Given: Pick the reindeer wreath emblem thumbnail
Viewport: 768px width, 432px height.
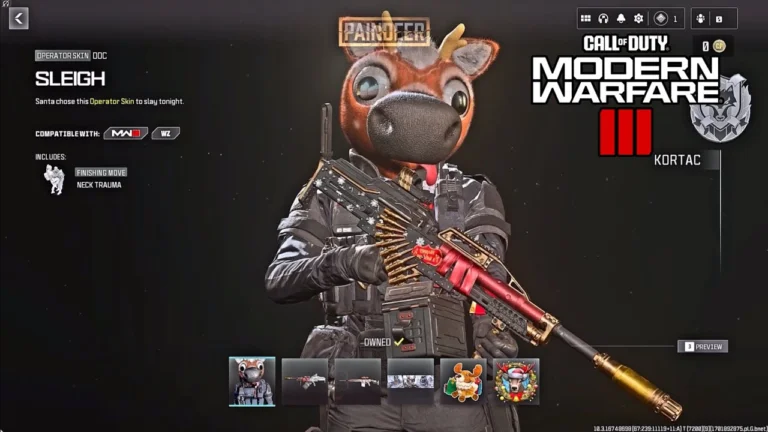Looking at the screenshot, I should 516,381.
